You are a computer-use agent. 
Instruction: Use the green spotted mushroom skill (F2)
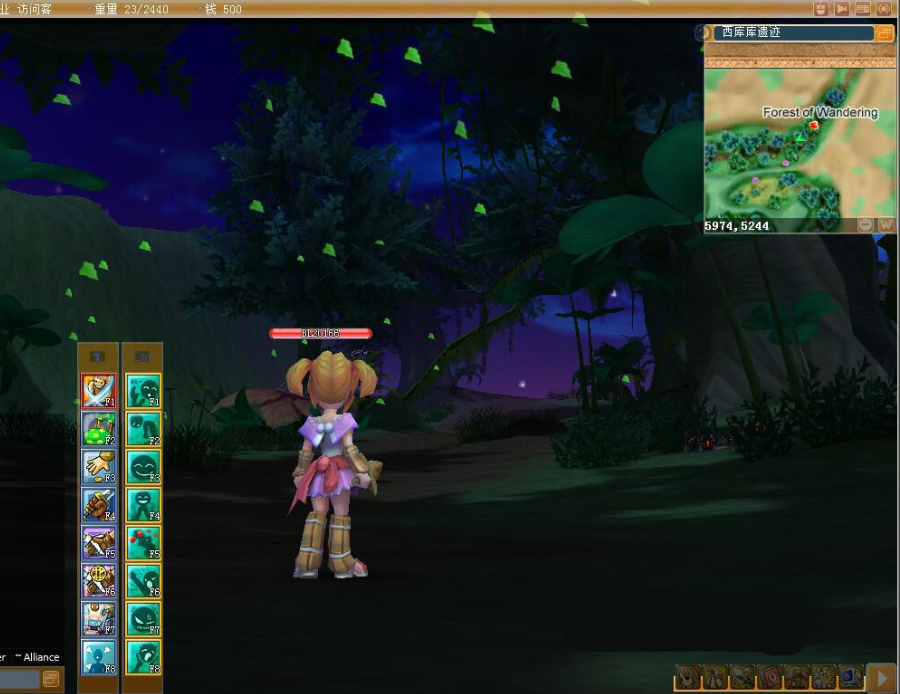coord(98,429)
